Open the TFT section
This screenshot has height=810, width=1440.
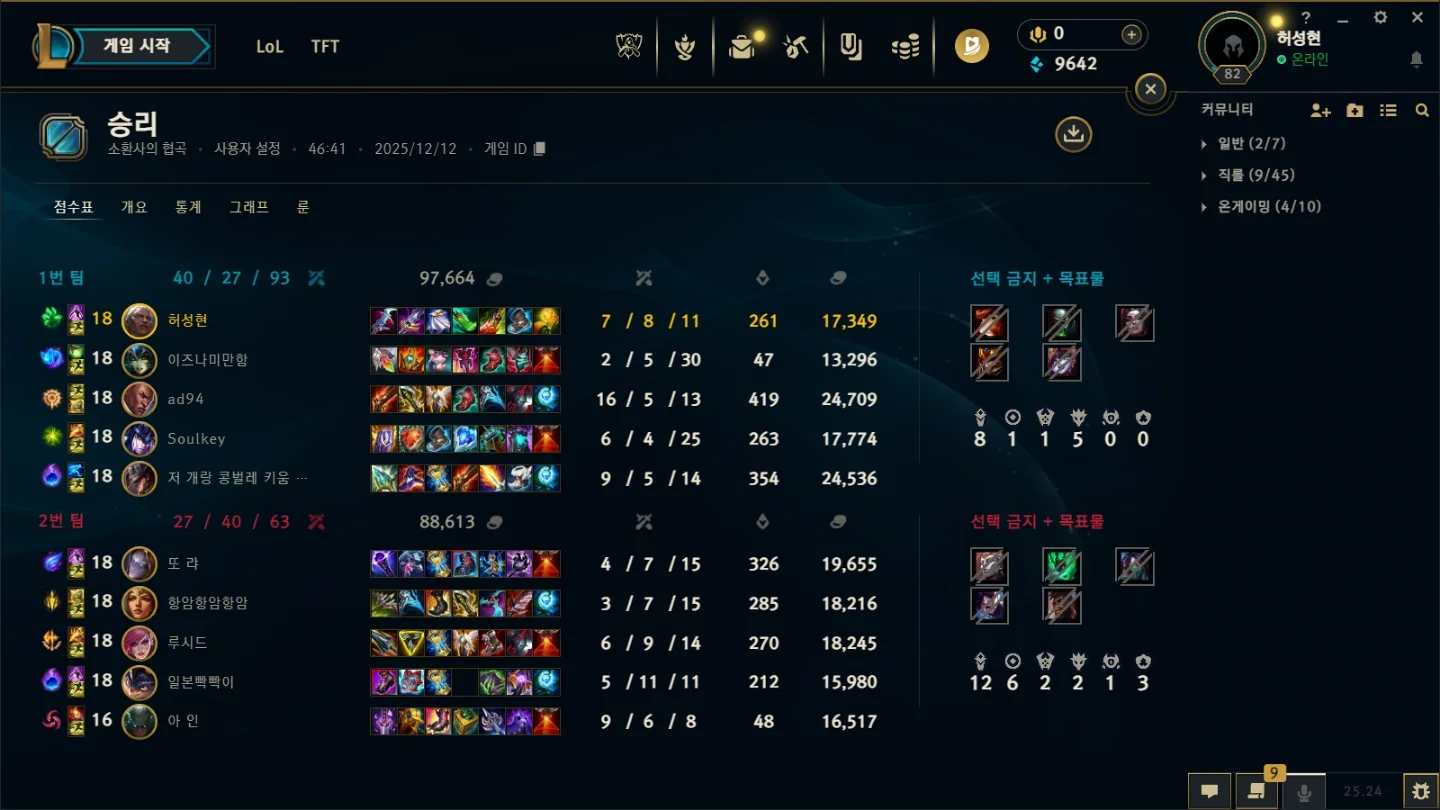pos(324,46)
